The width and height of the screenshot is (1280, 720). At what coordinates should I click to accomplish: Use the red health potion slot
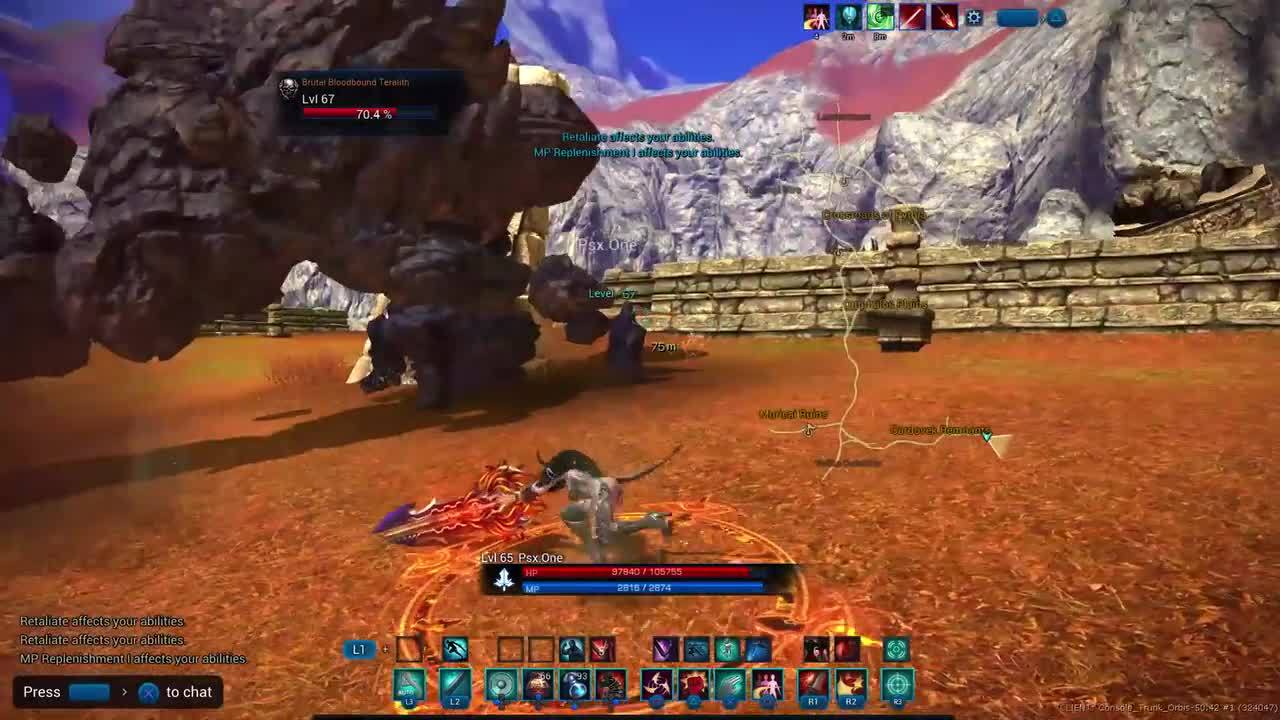(538, 686)
